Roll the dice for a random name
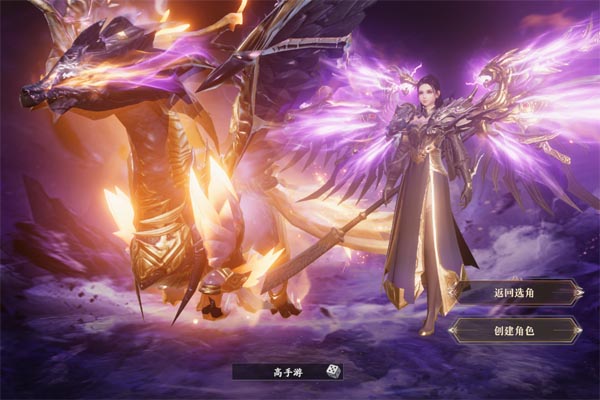Screen dimensions: 600x400 point(333,371)
